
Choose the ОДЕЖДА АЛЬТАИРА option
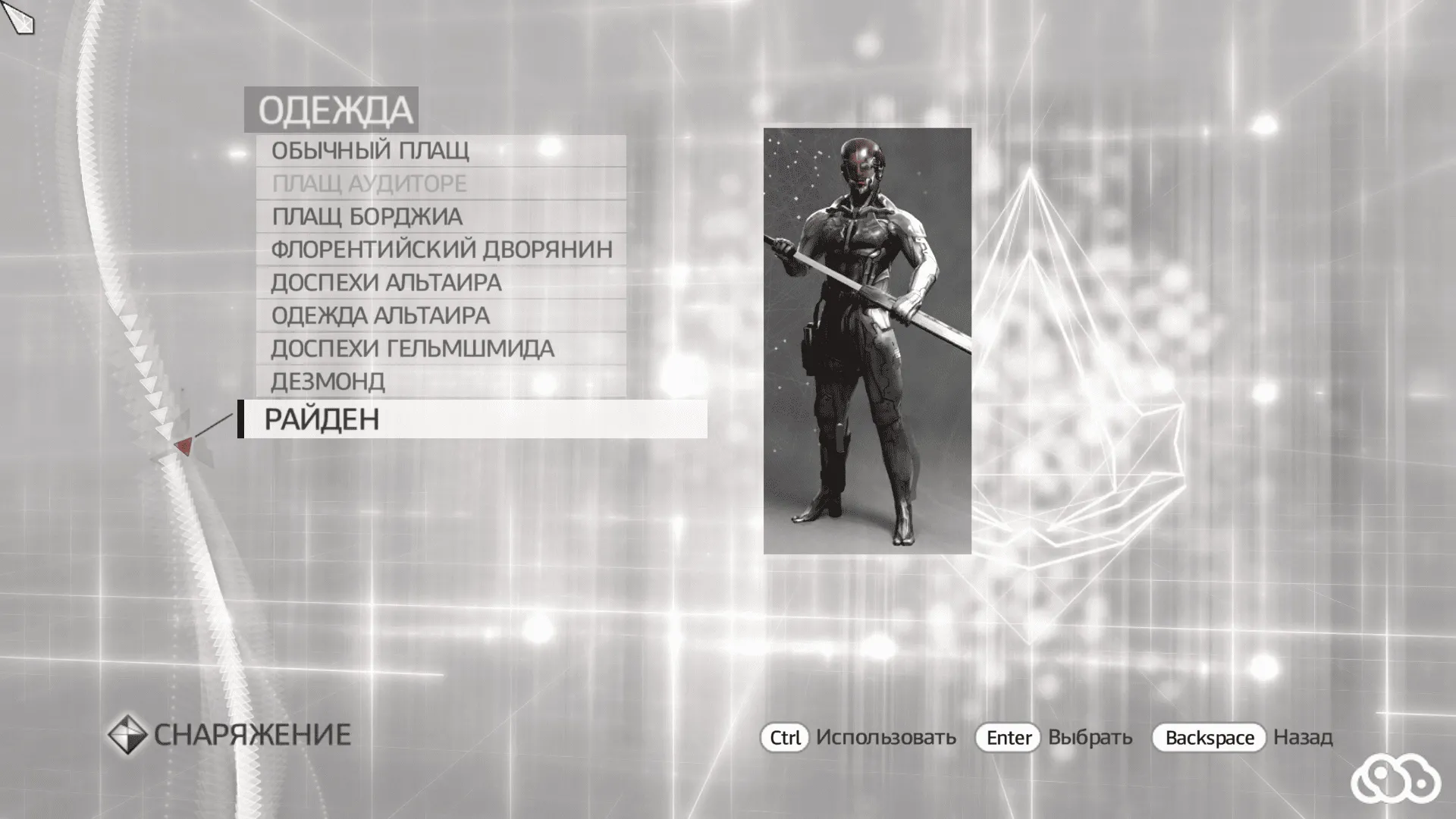click(381, 315)
